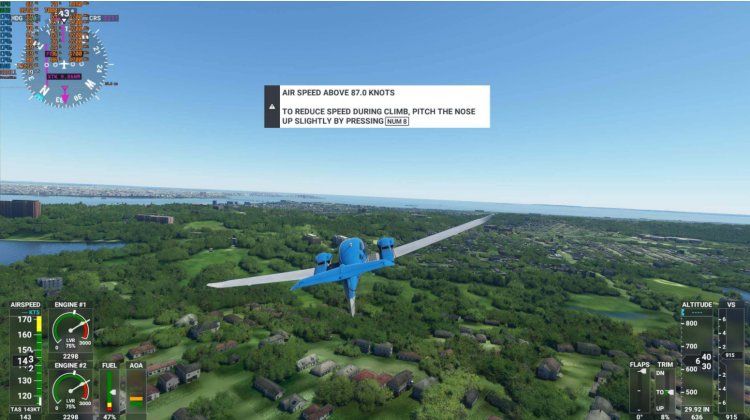The height and width of the screenshot is (420, 750).
Task: Select the AOA indicator panel
Action: pos(136,390)
